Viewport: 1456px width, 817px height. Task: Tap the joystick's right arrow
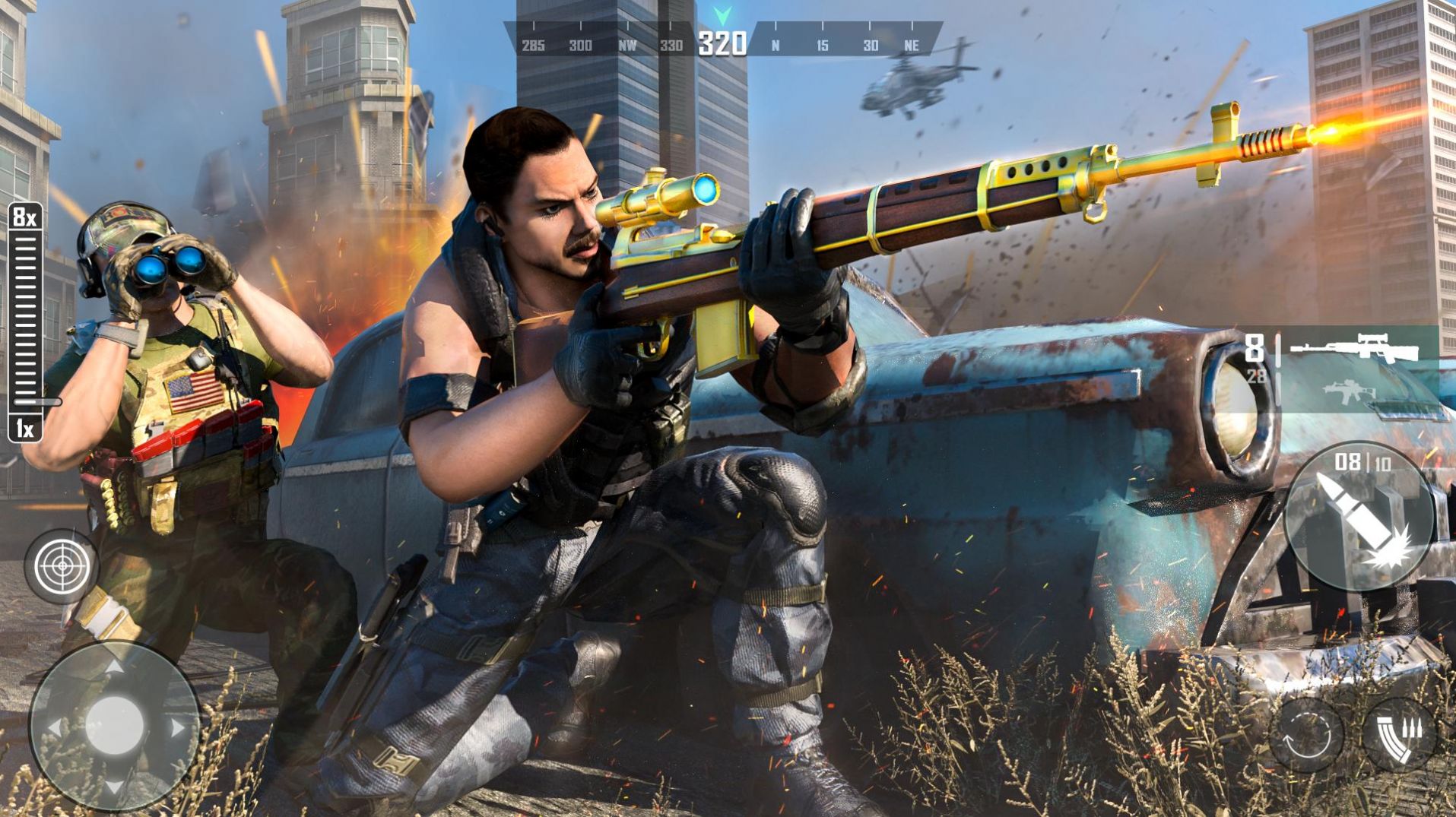[x=177, y=728]
